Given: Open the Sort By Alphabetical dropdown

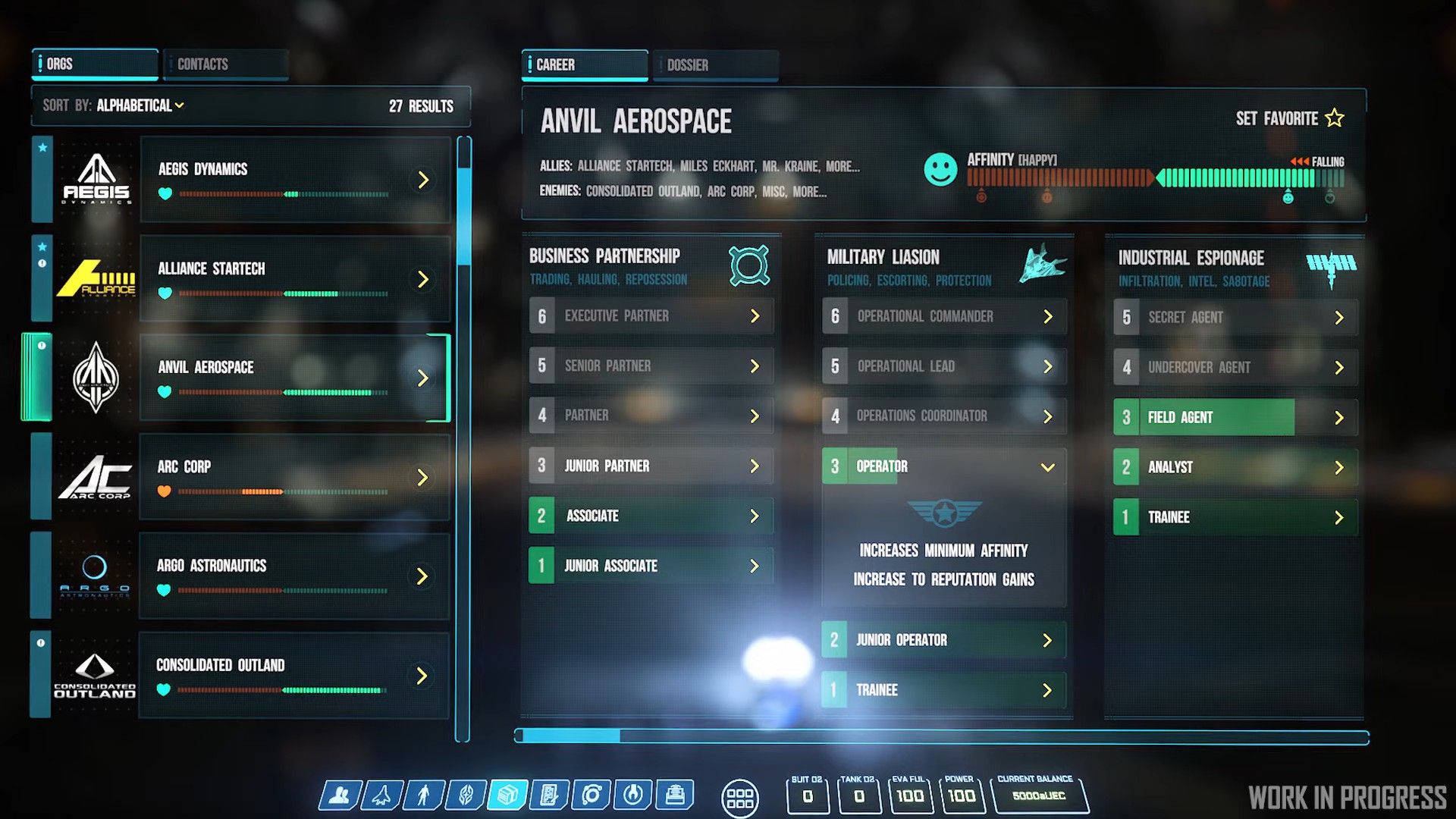Looking at the screenshot, I should pos(140,105).
